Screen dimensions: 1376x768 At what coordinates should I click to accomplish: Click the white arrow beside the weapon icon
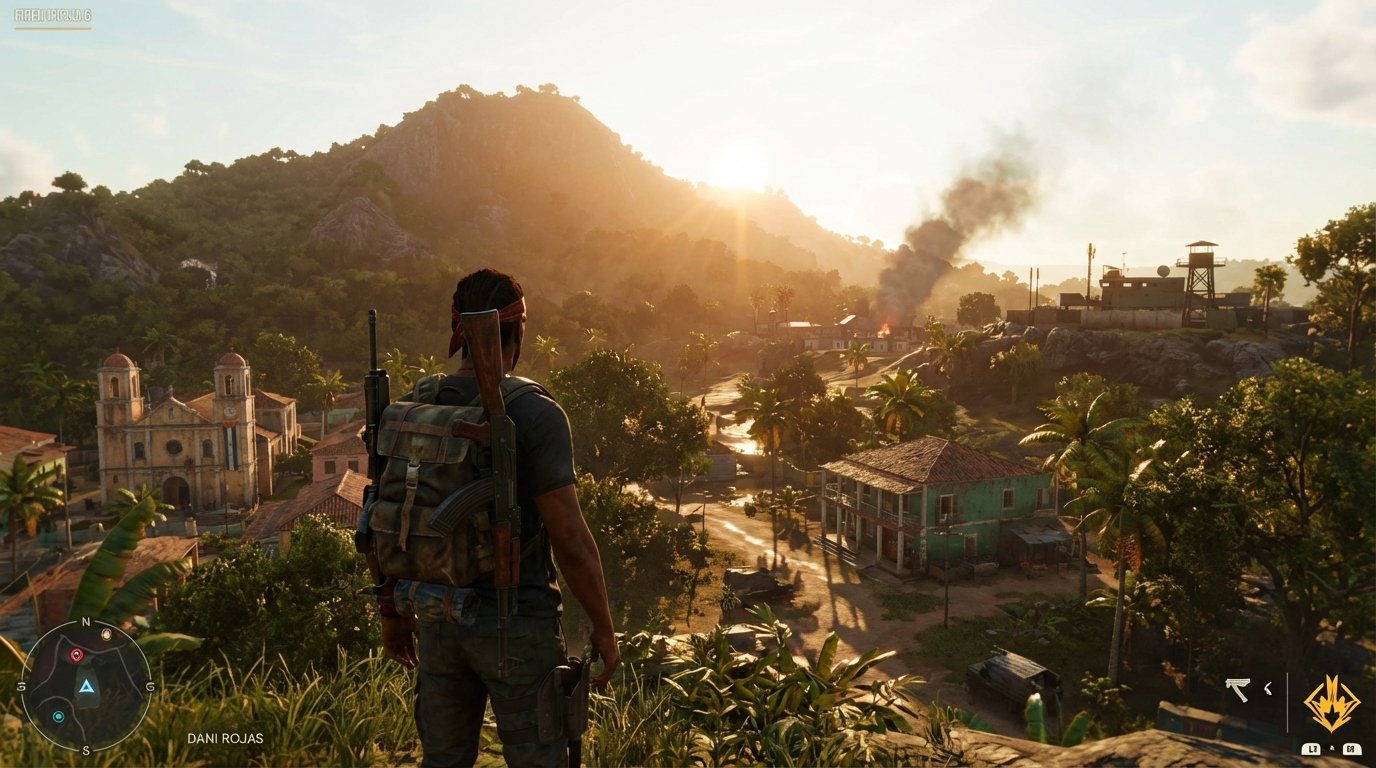tap(1267, 689)
